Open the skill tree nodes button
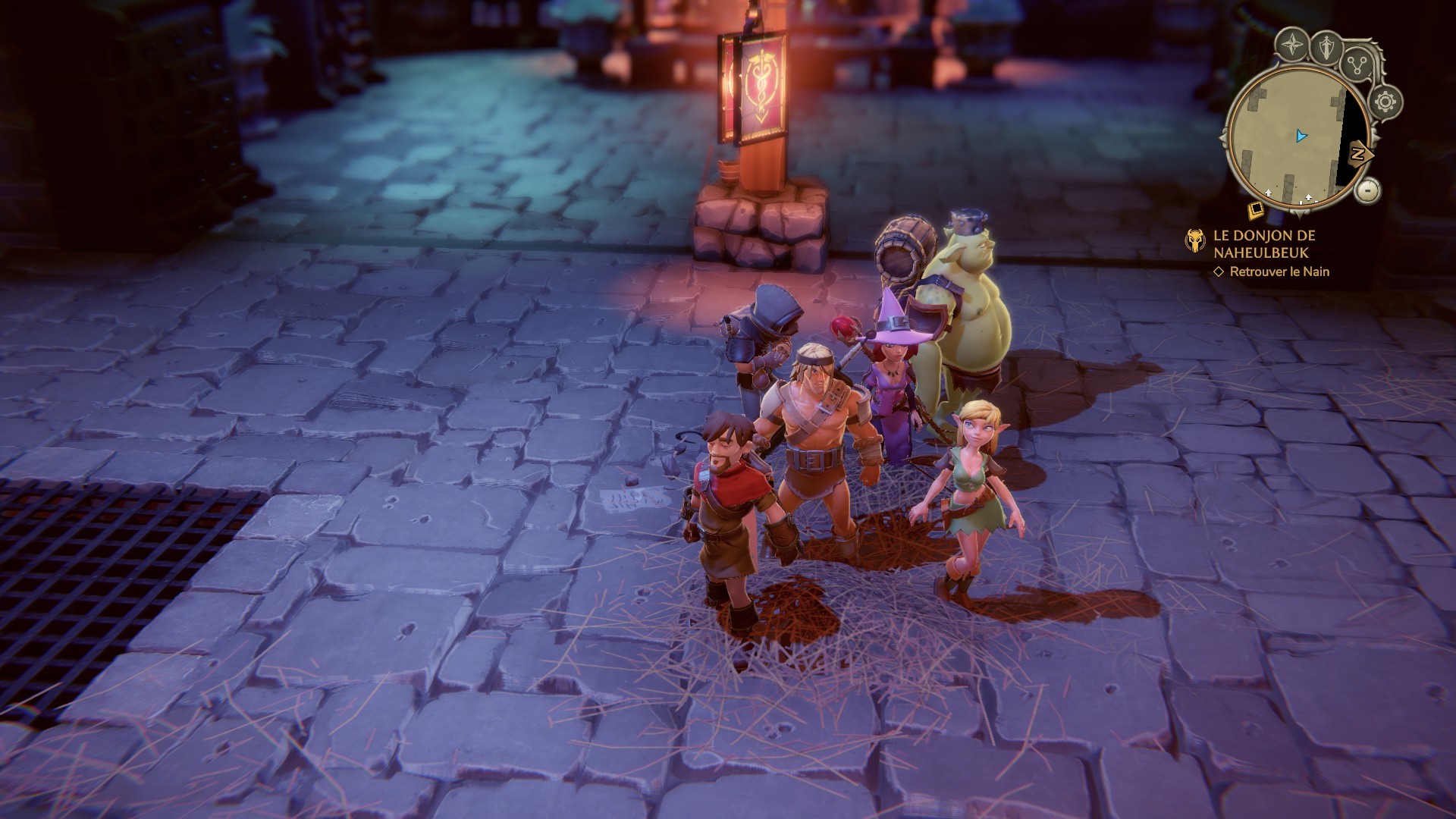Image resolution: width=1456 pixels, height=819 pixels. 1357,64
